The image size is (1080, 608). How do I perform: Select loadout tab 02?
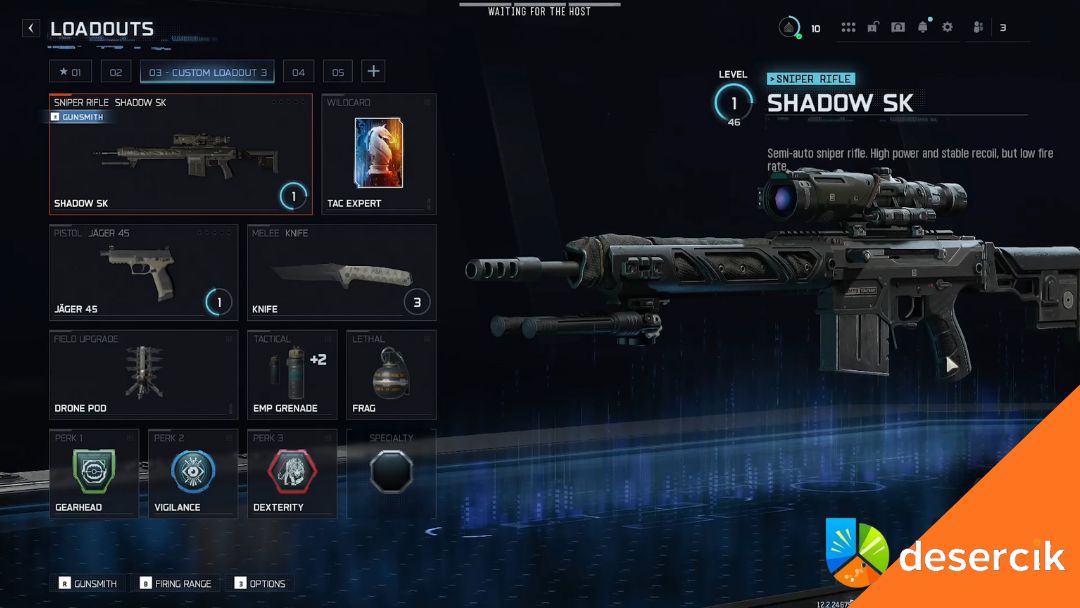115,72
